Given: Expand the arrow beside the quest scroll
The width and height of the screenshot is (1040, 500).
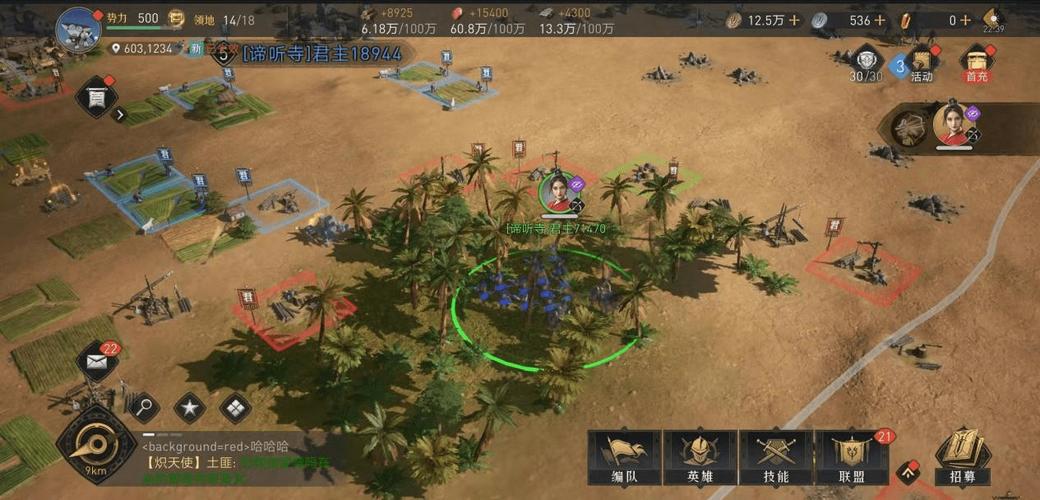Looking at the screenshot, I should (120, 114).
